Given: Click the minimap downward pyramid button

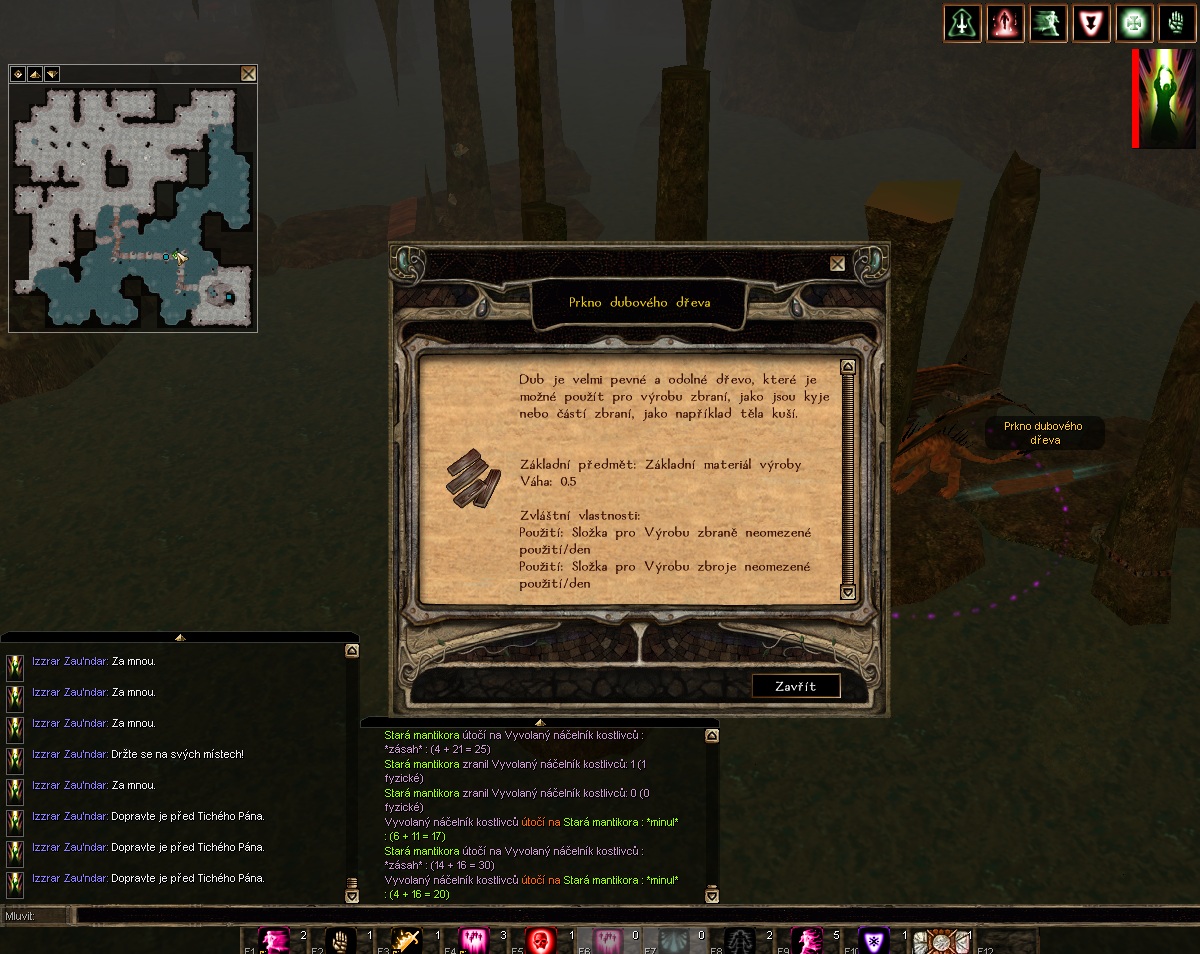Looking at the screenshot, I should click(x=51, y=74).
